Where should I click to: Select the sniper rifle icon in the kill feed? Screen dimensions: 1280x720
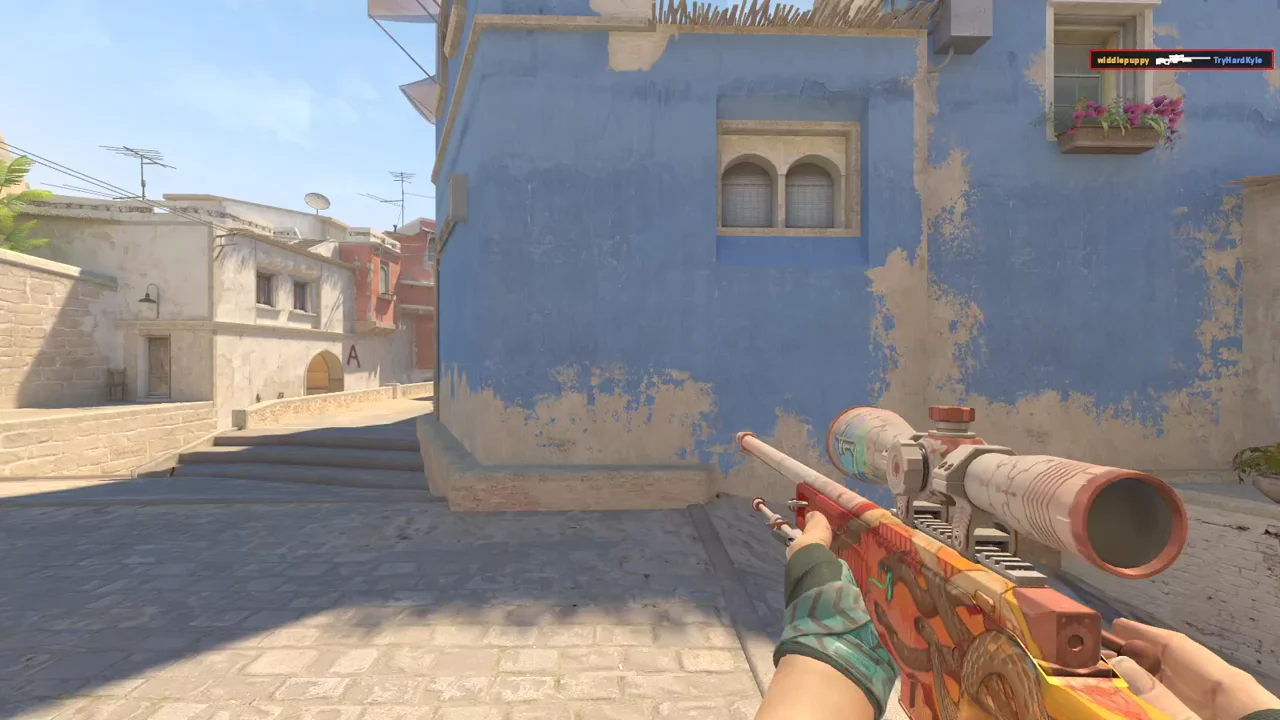(1182, 60)
